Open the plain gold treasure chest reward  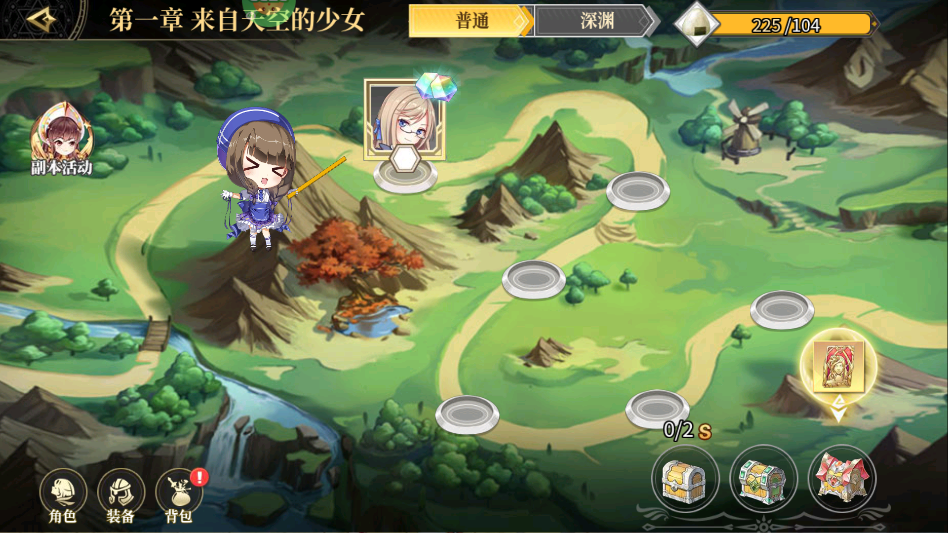(684, 479)
